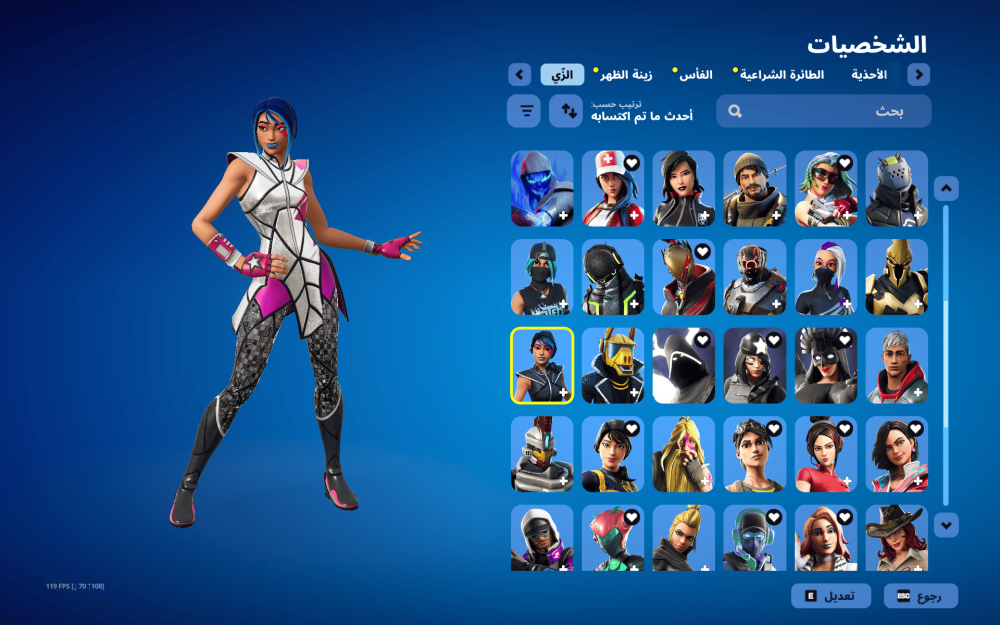The width and height of the screenshot is (1000, 625).
Task: Click the scroll down arrow of outfit list
Action: pyautogui.click(x=946, y=524)
